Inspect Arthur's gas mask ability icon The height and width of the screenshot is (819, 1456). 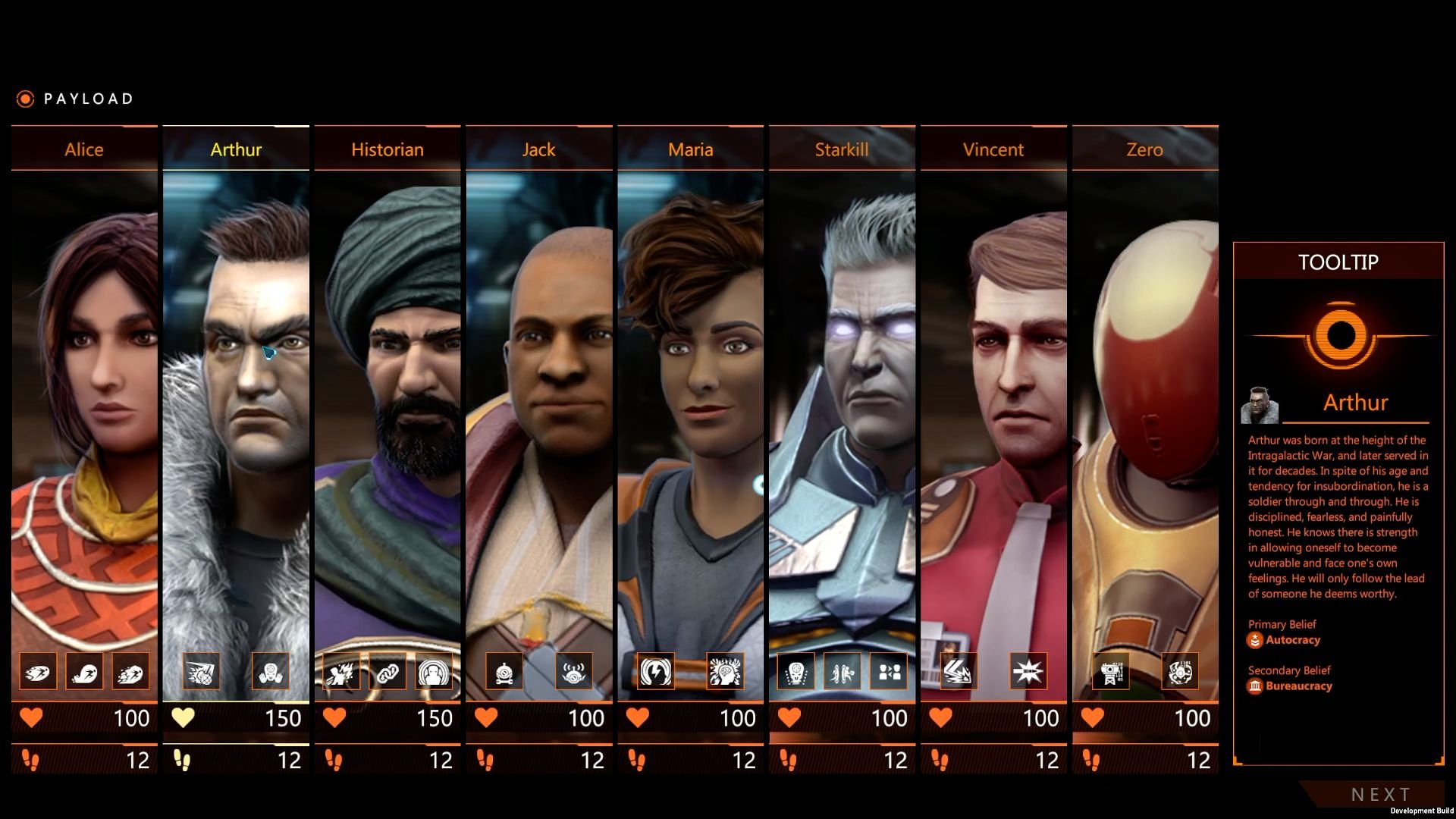(271, 672)
